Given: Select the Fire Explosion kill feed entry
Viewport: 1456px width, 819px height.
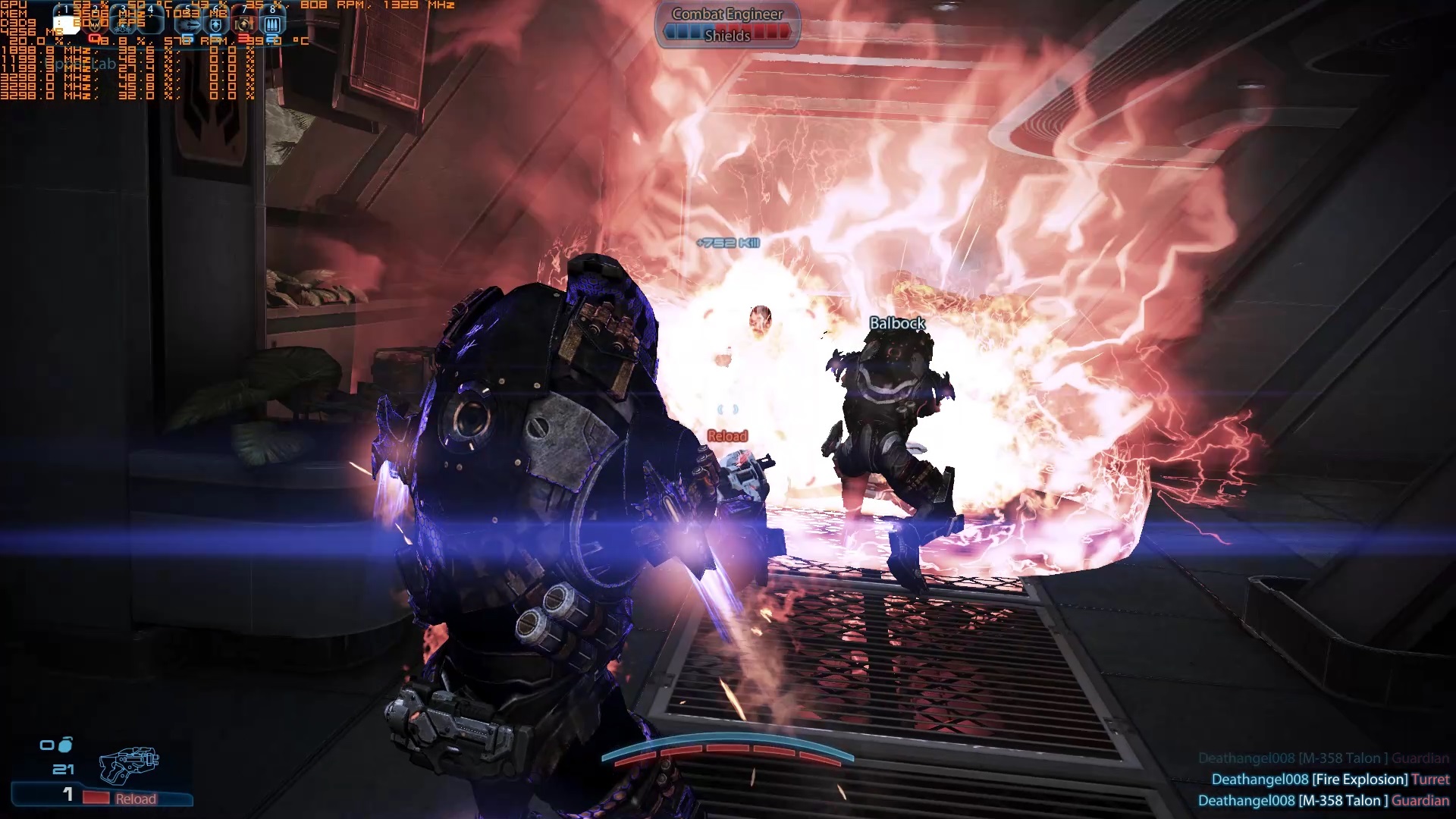Looking at the screenshot, I should [x=1329, y=780].
